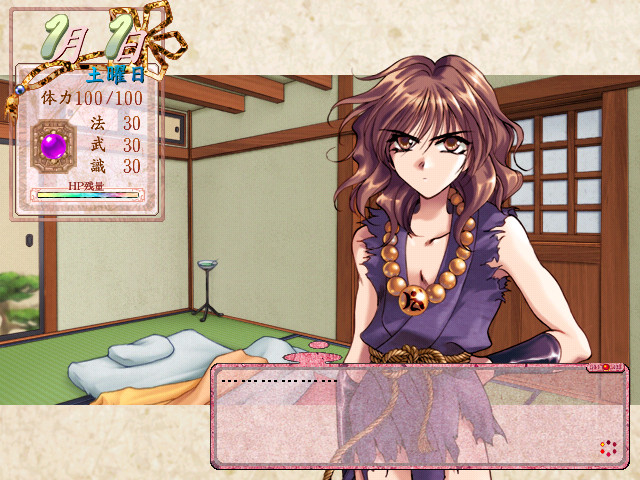Click the red orb button atop the dialogue box
This screenshot has width=640, height=480.
coord(604,368)
